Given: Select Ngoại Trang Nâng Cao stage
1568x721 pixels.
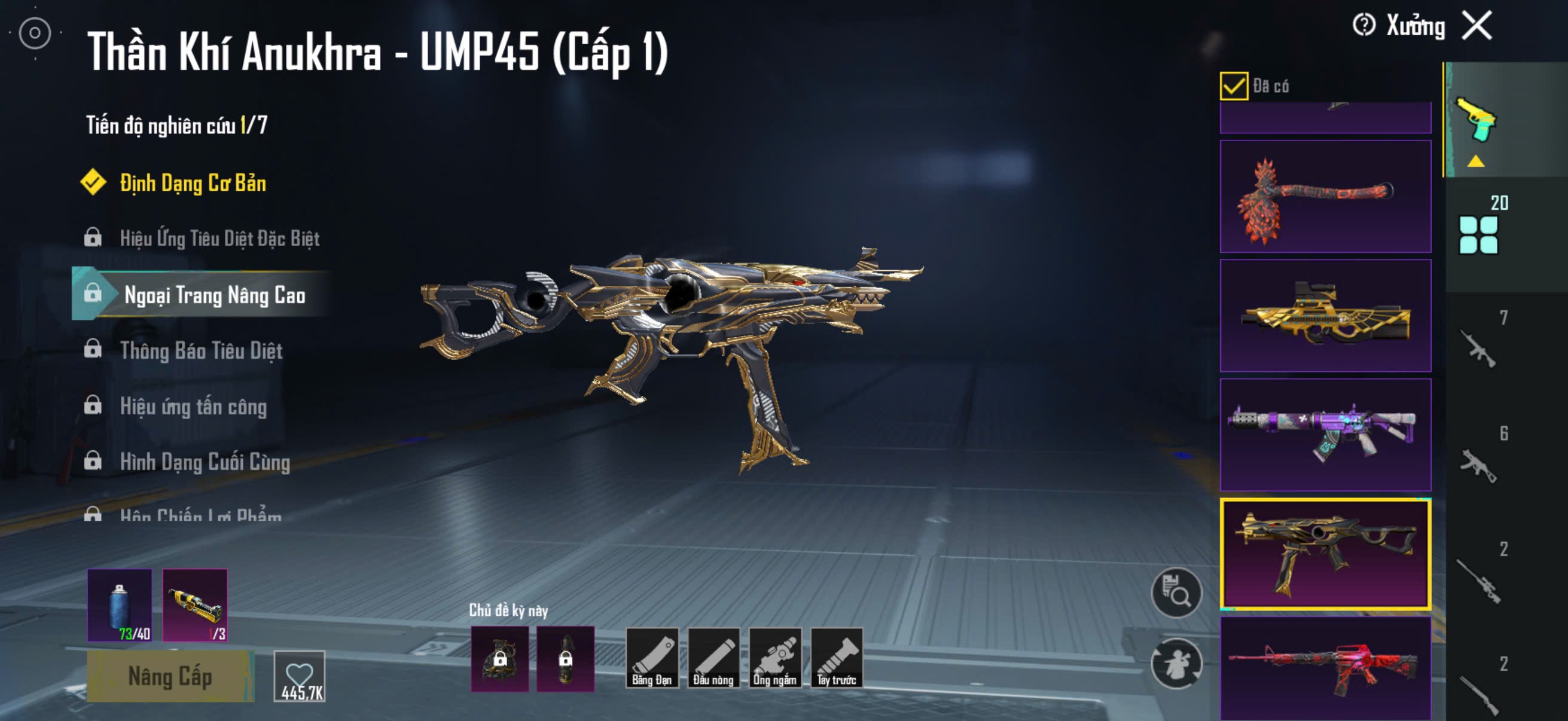Looking at the screenshot, I should (214, 295).
